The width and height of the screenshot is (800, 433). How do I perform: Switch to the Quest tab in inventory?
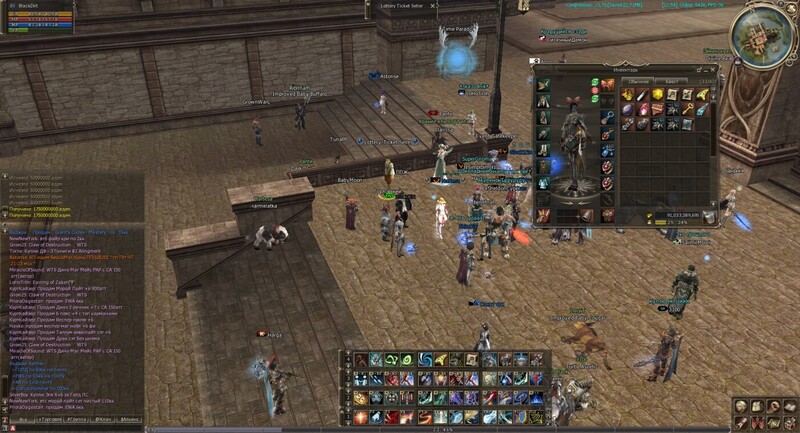coord(673,80)
